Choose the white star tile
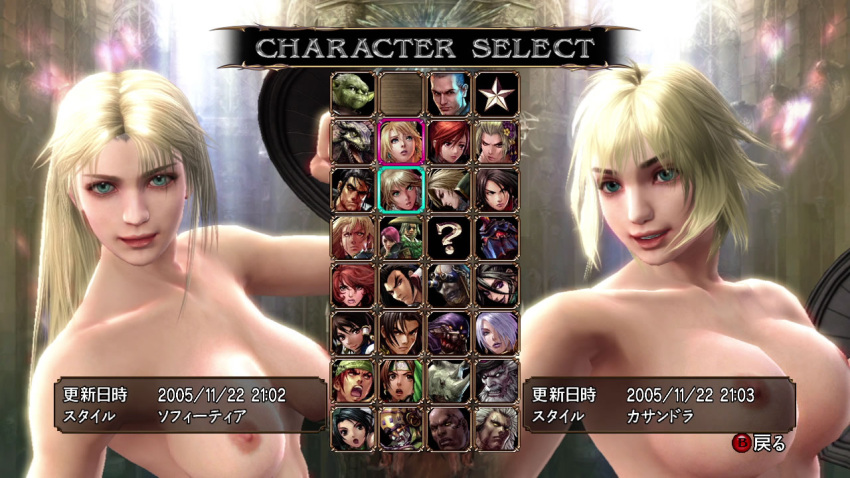The width and height of the screenshot is (850, 478). (x=497, y=93)
